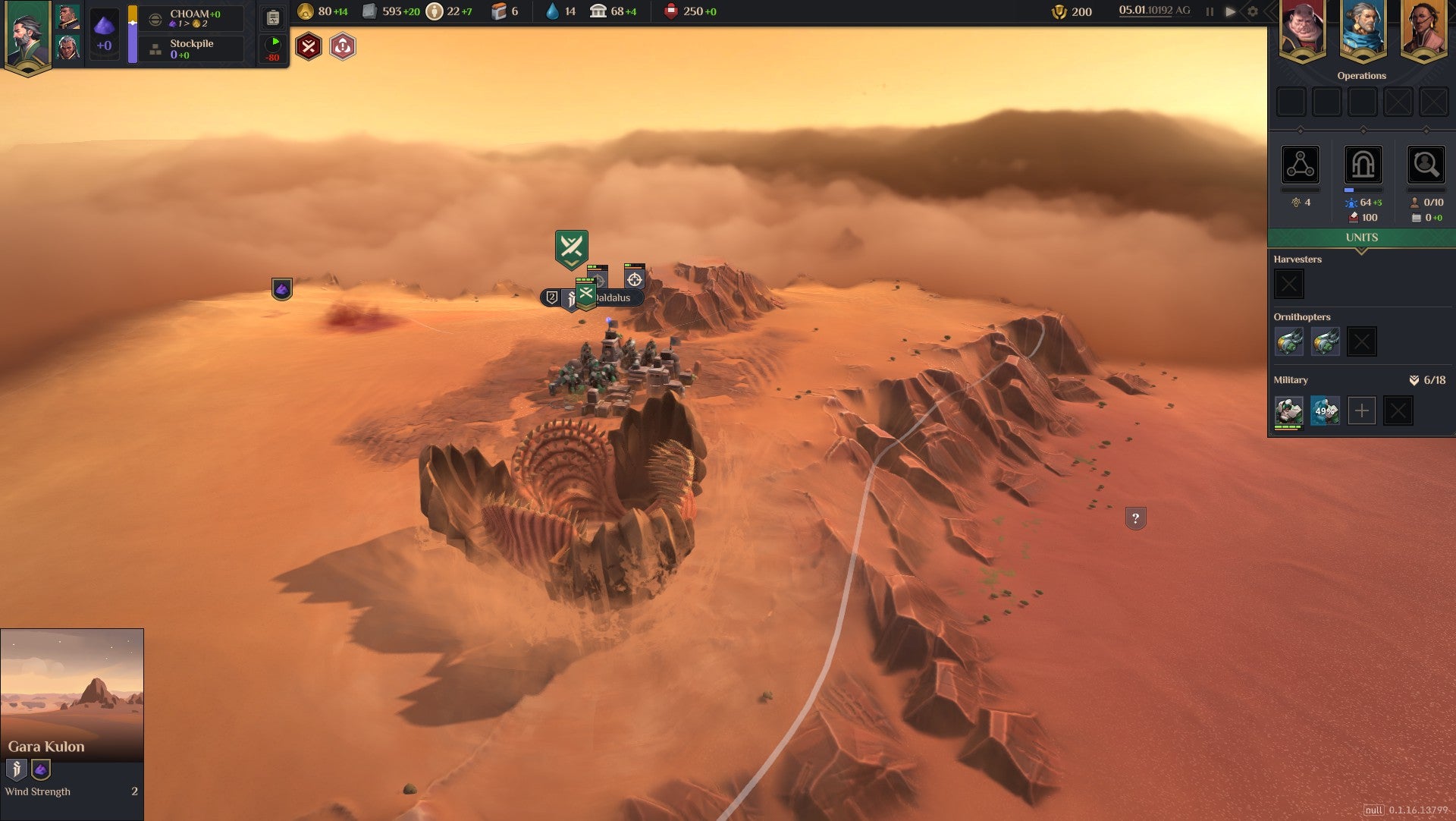This screenshot has height=821, width=1456.
Task: Pause the game with the pause button
Action: pos(1210,11)
